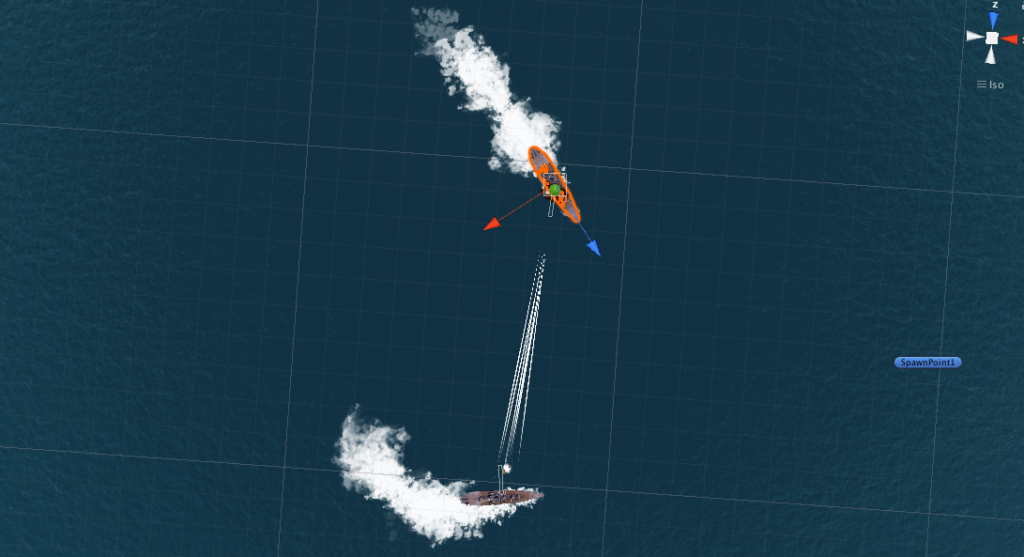Click the red arrow handle of the move gizmo

[492, 225]
